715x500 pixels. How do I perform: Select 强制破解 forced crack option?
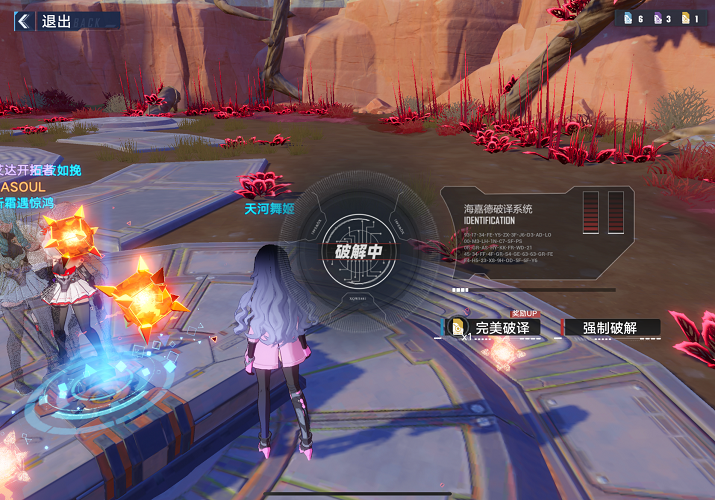tap(612, 328)
